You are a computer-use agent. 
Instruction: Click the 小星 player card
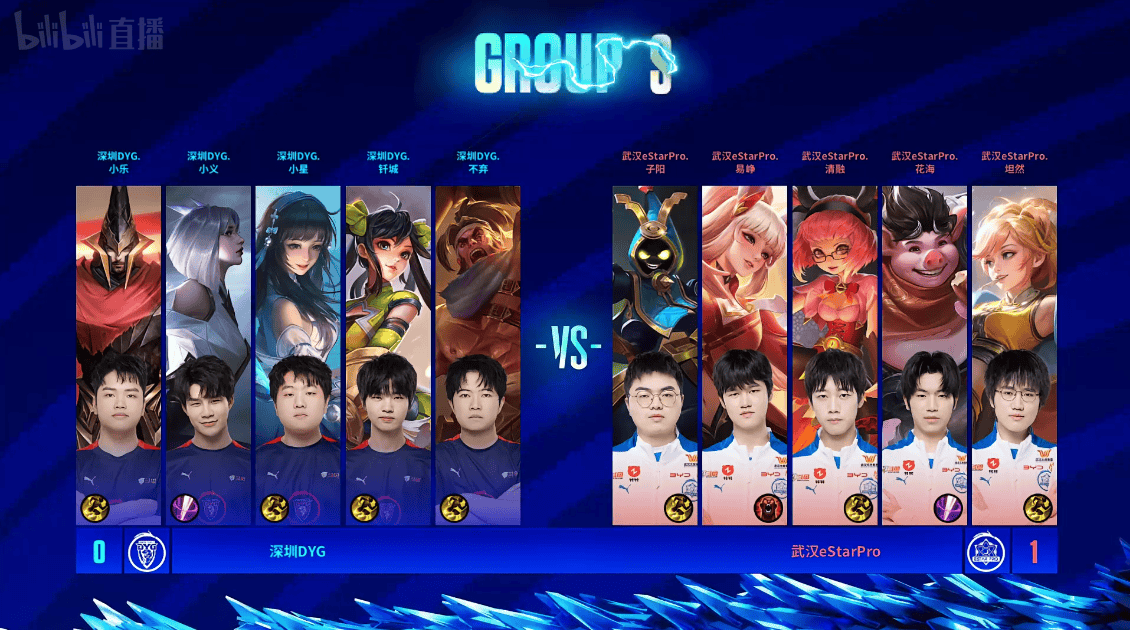[x=298, y=355]
